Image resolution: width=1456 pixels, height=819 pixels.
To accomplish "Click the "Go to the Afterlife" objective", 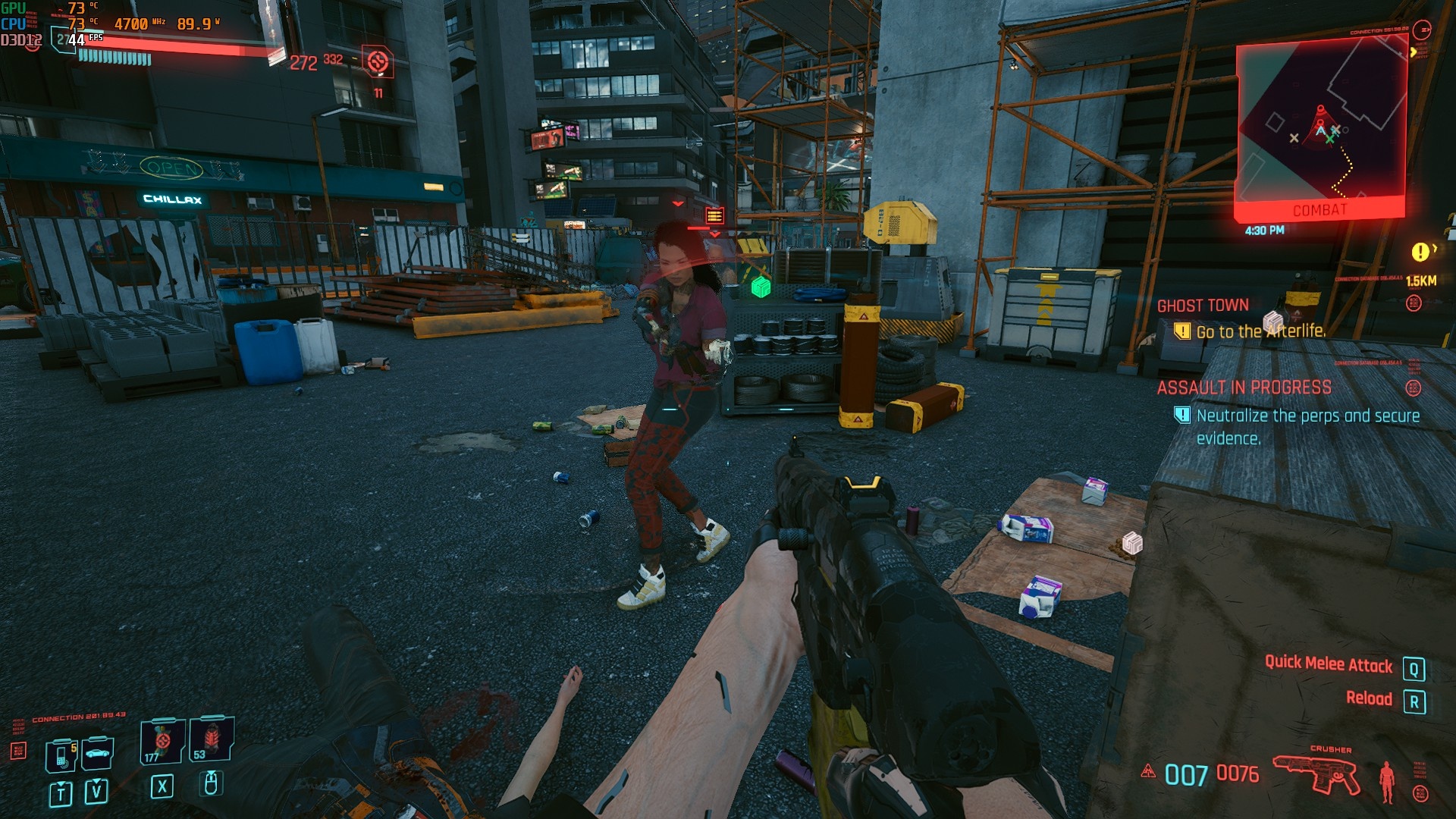I will coord(1260,331).
